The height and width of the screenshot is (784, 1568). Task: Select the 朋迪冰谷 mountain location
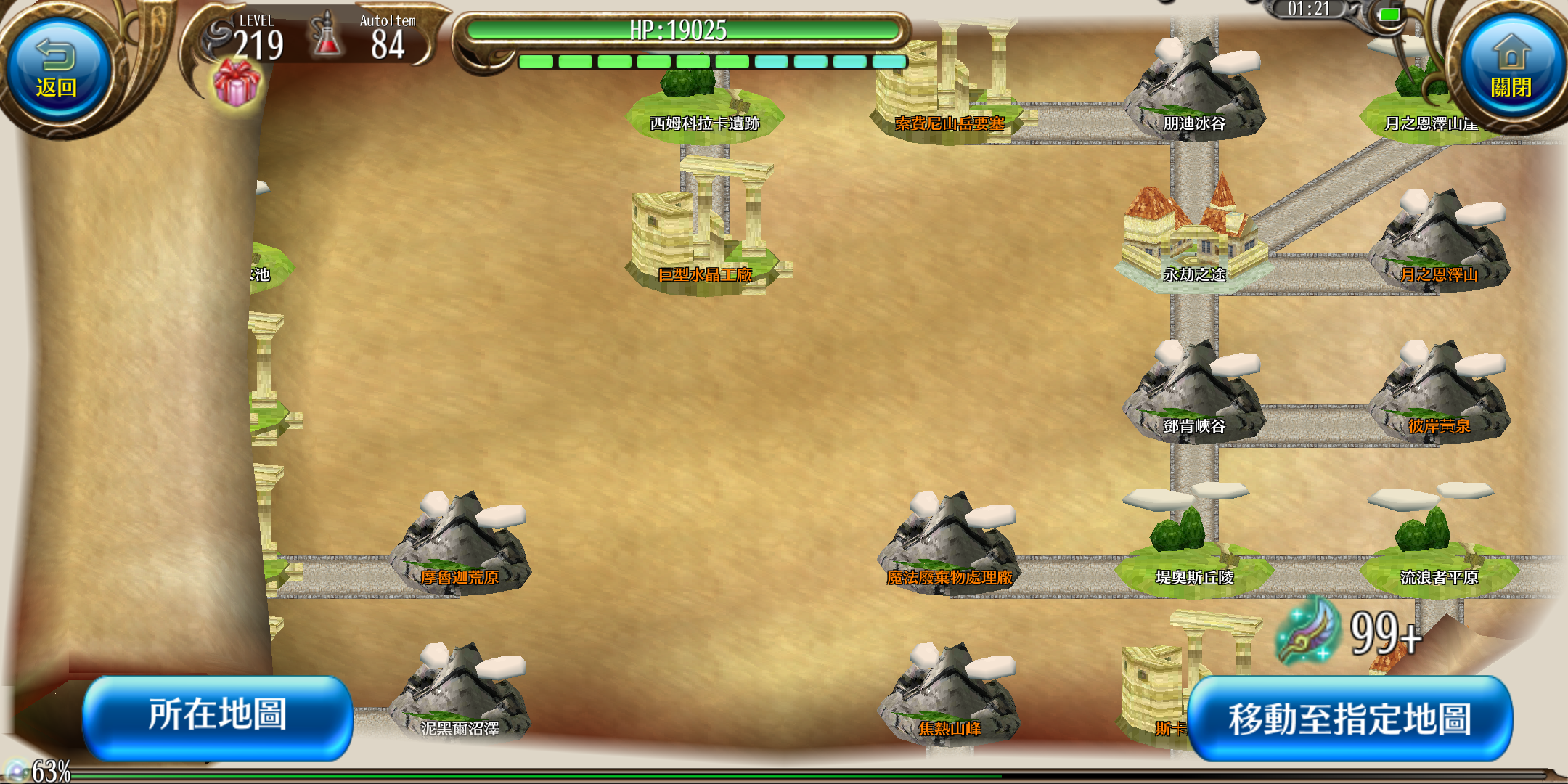pos(1194,91)
